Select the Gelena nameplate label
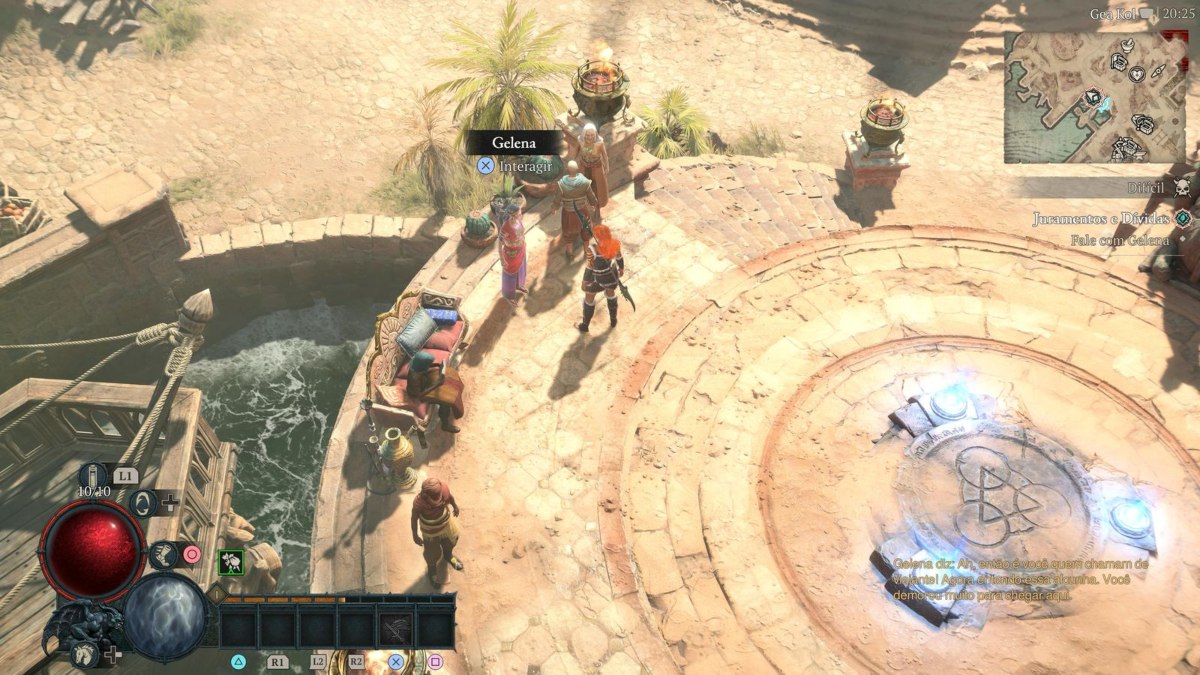The height and width of the screenshot is (675, 1200). [x=513, y=143]
